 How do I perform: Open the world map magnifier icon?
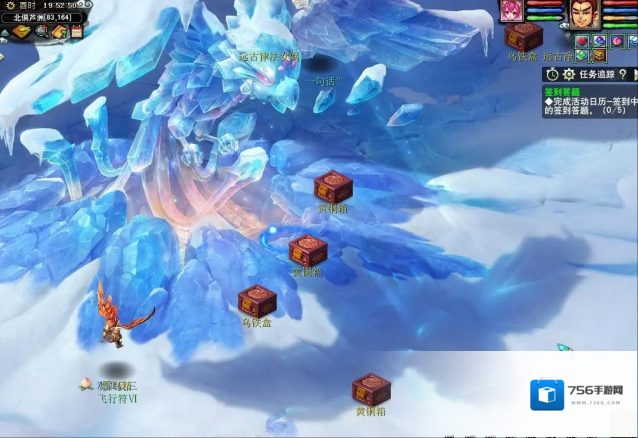[x=42, y=32]
